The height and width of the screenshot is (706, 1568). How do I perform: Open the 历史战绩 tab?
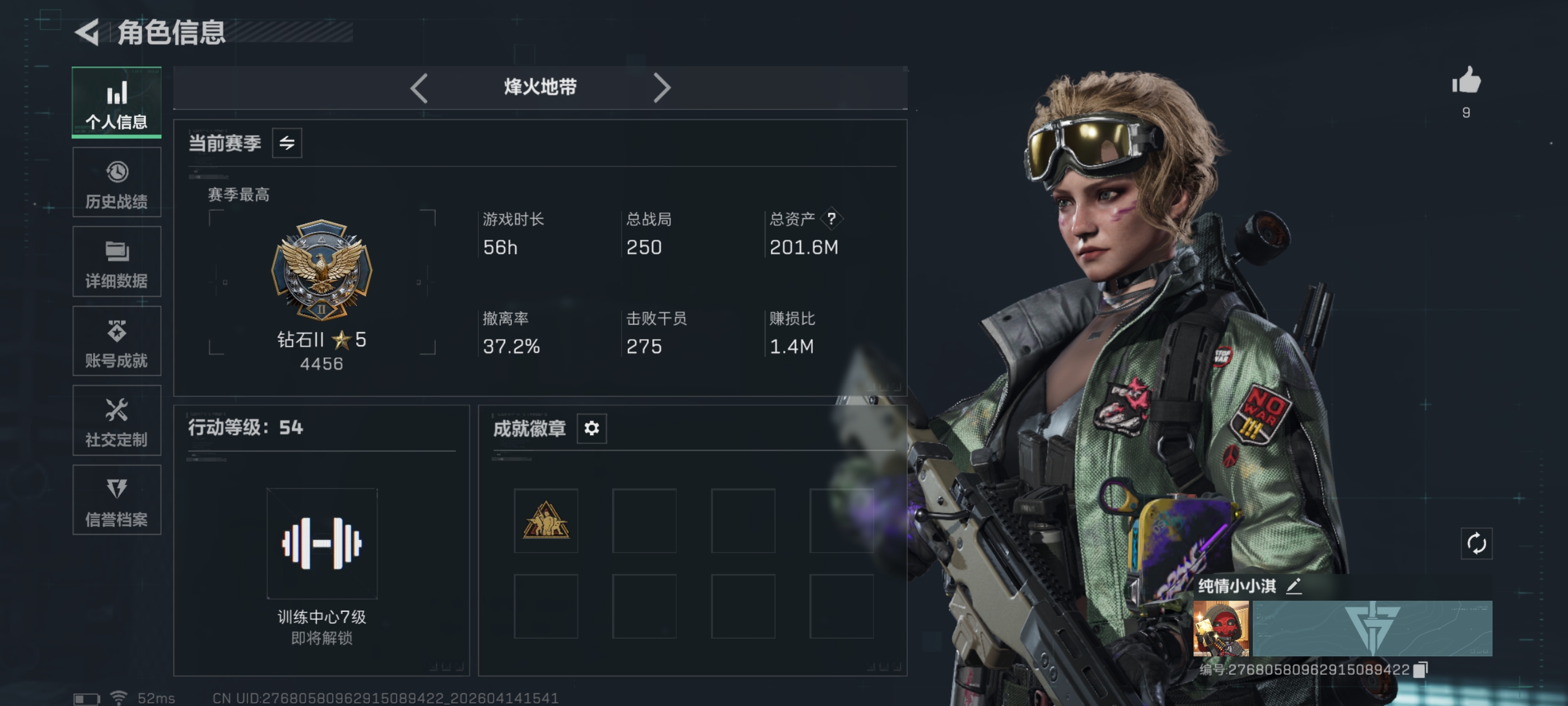click(x=116, y=182)
